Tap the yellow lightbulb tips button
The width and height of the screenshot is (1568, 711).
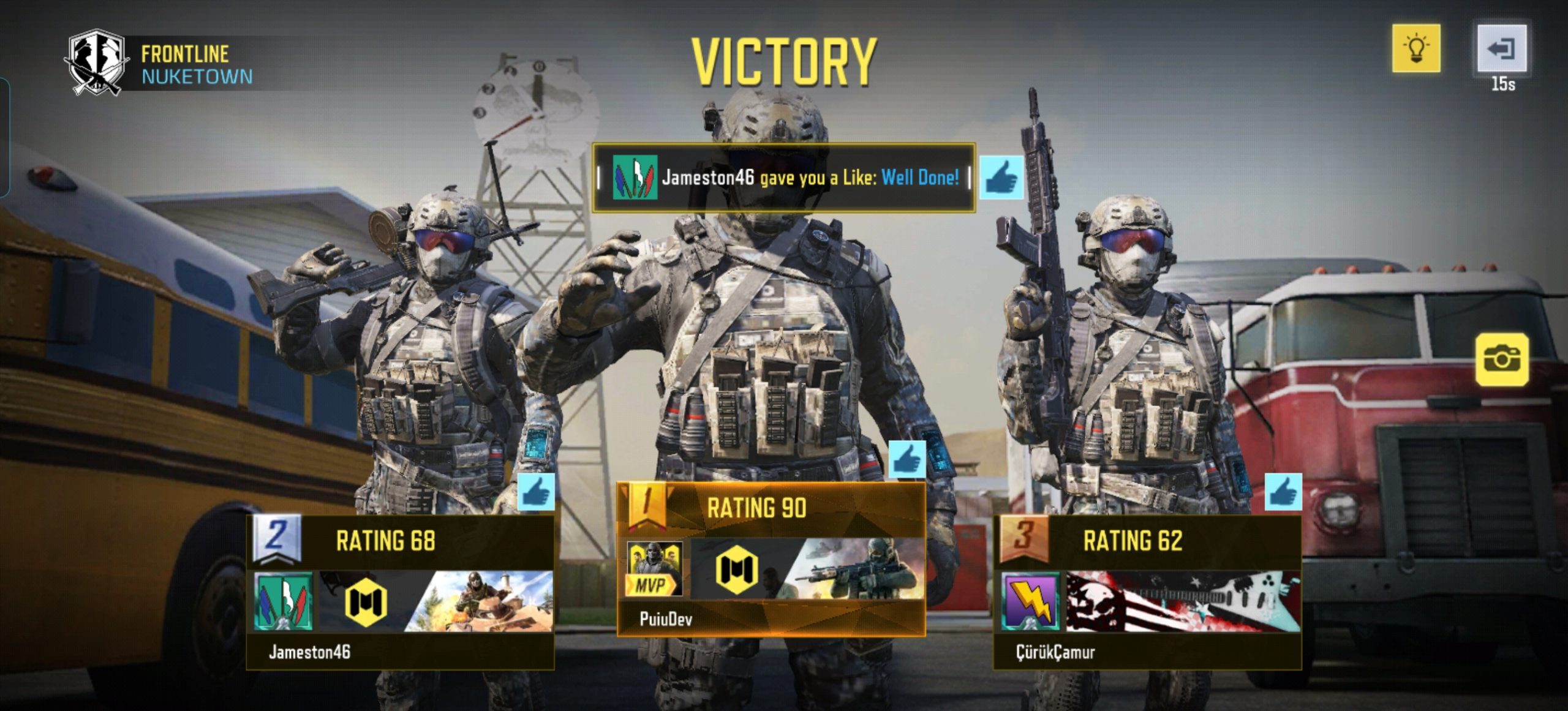tap(1415, 48)
